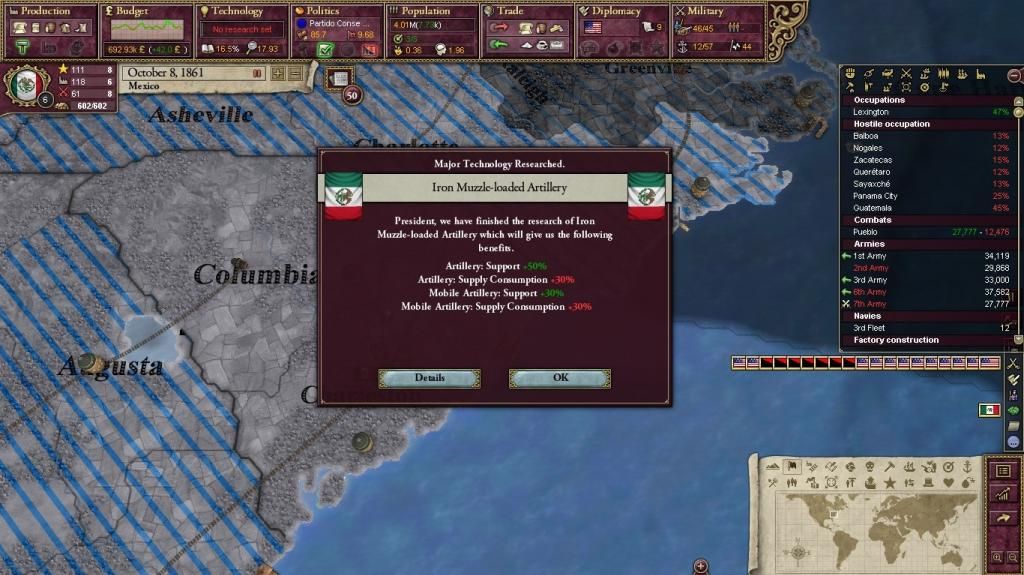This screenshot has width=1024, height=575.
Task: Open the Production tab
Action: (49, 11)
